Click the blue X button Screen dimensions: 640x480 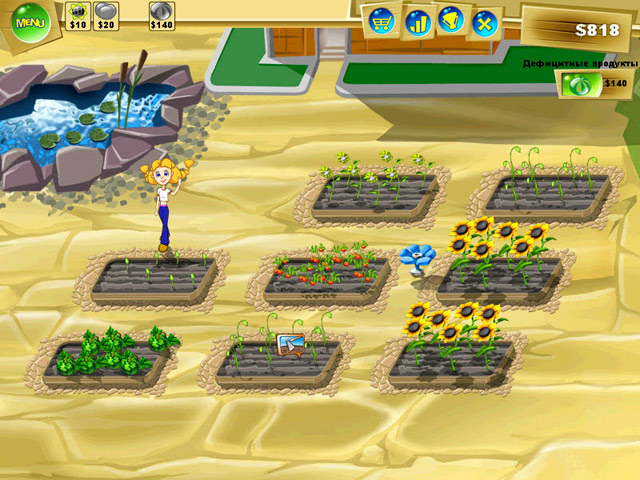click(x=485, y=21)
